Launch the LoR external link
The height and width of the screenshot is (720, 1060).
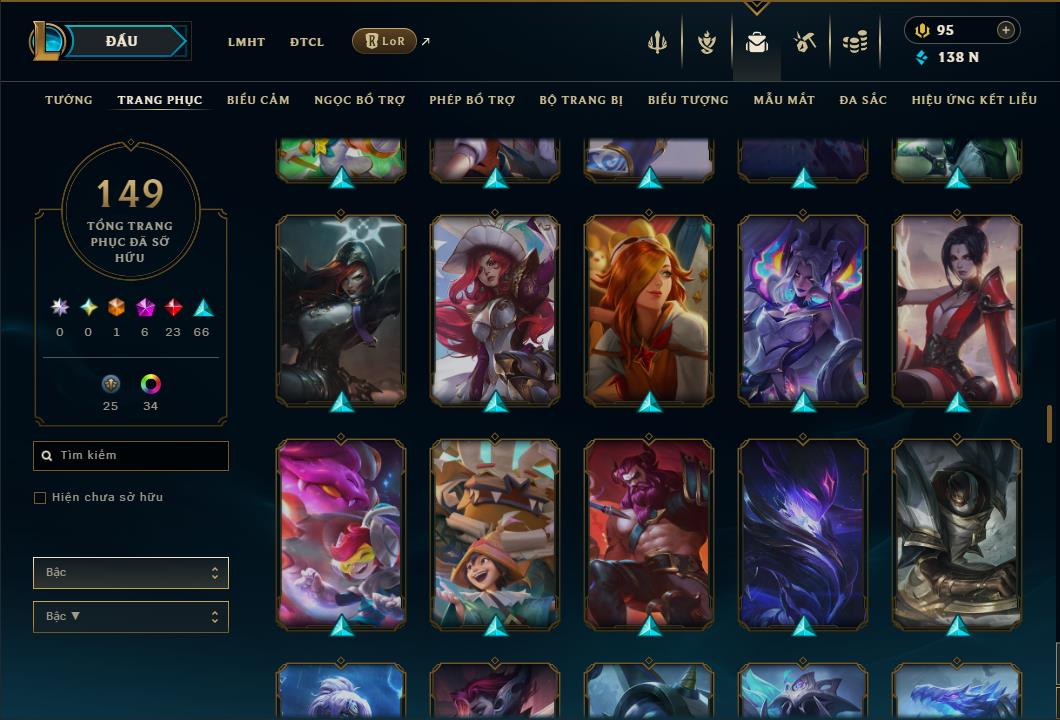(385, 41)
